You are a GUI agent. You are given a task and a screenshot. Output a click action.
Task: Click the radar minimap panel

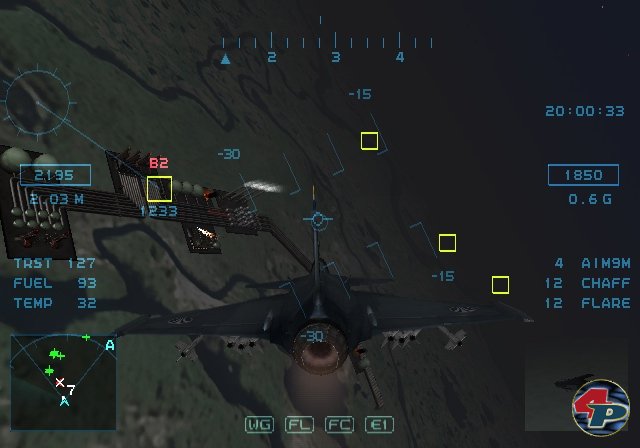point(63,373)
